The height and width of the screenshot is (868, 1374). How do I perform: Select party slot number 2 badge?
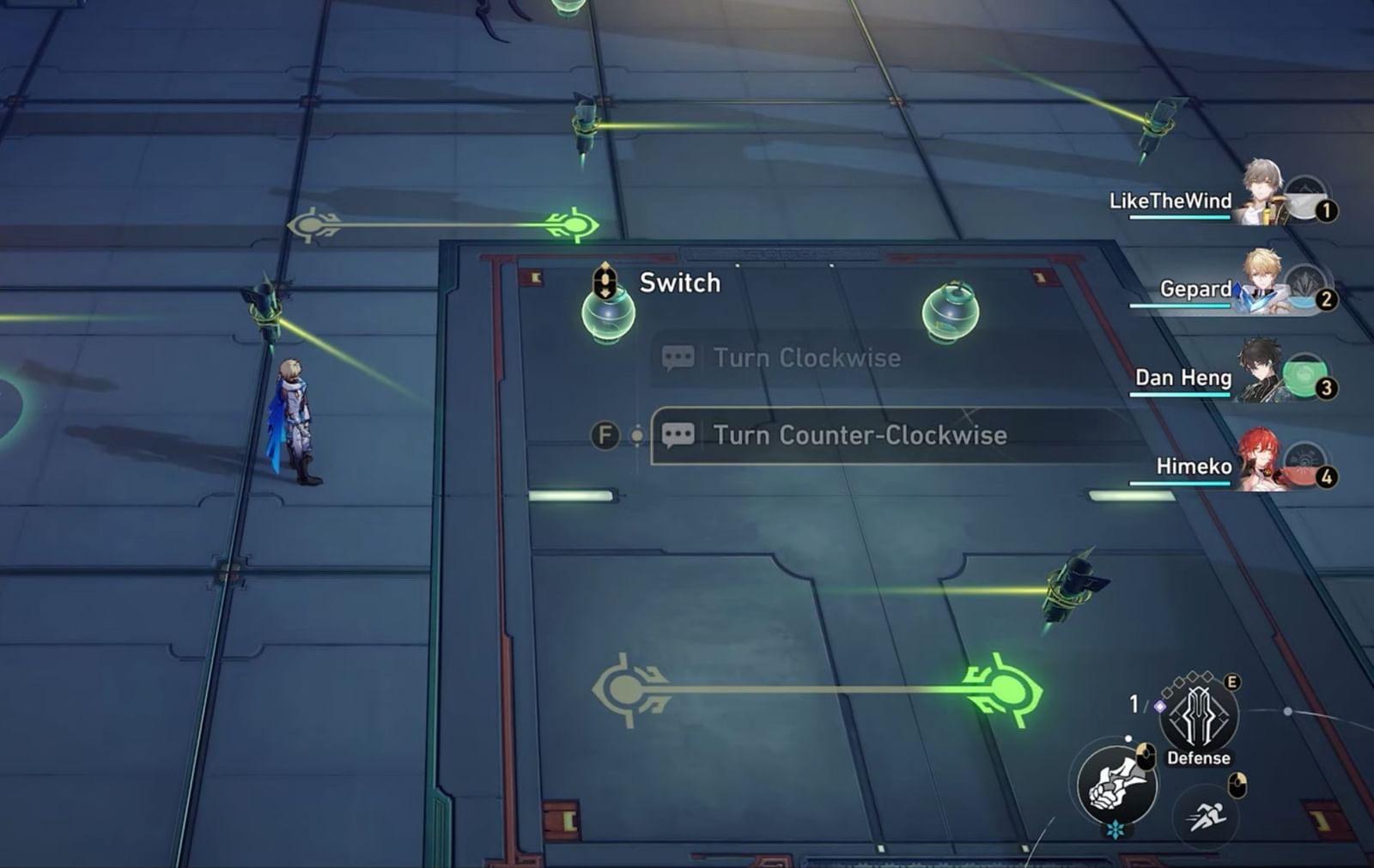coord(1326,300)
